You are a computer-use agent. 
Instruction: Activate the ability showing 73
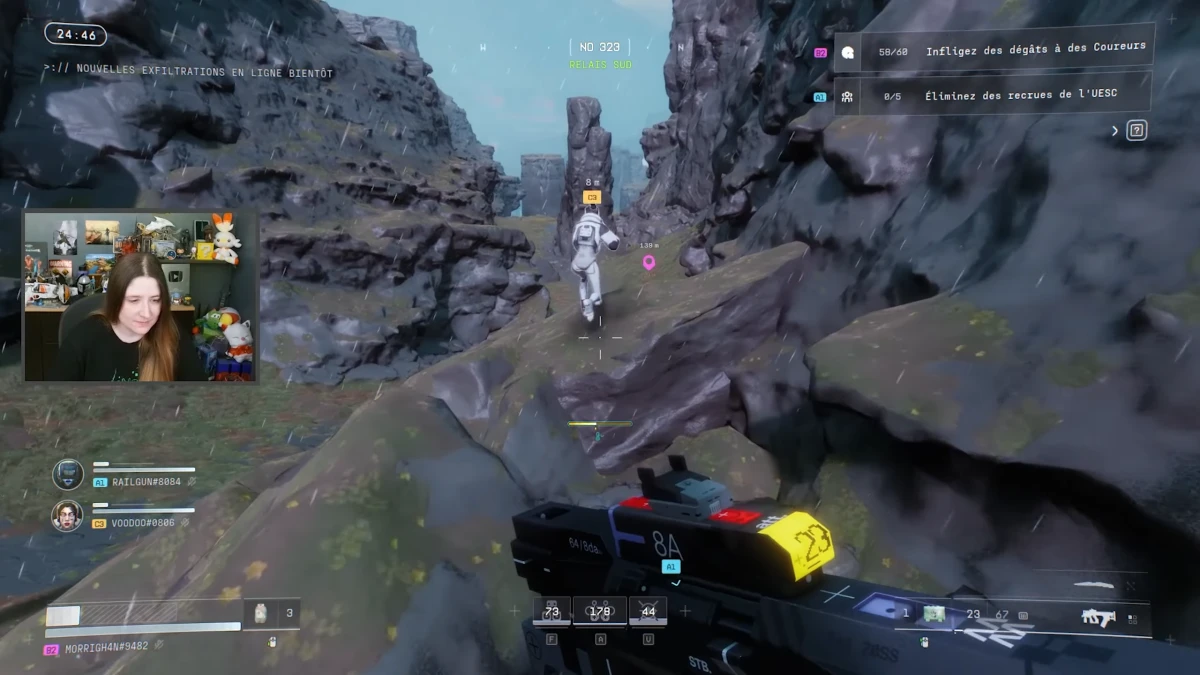(551, 611)
